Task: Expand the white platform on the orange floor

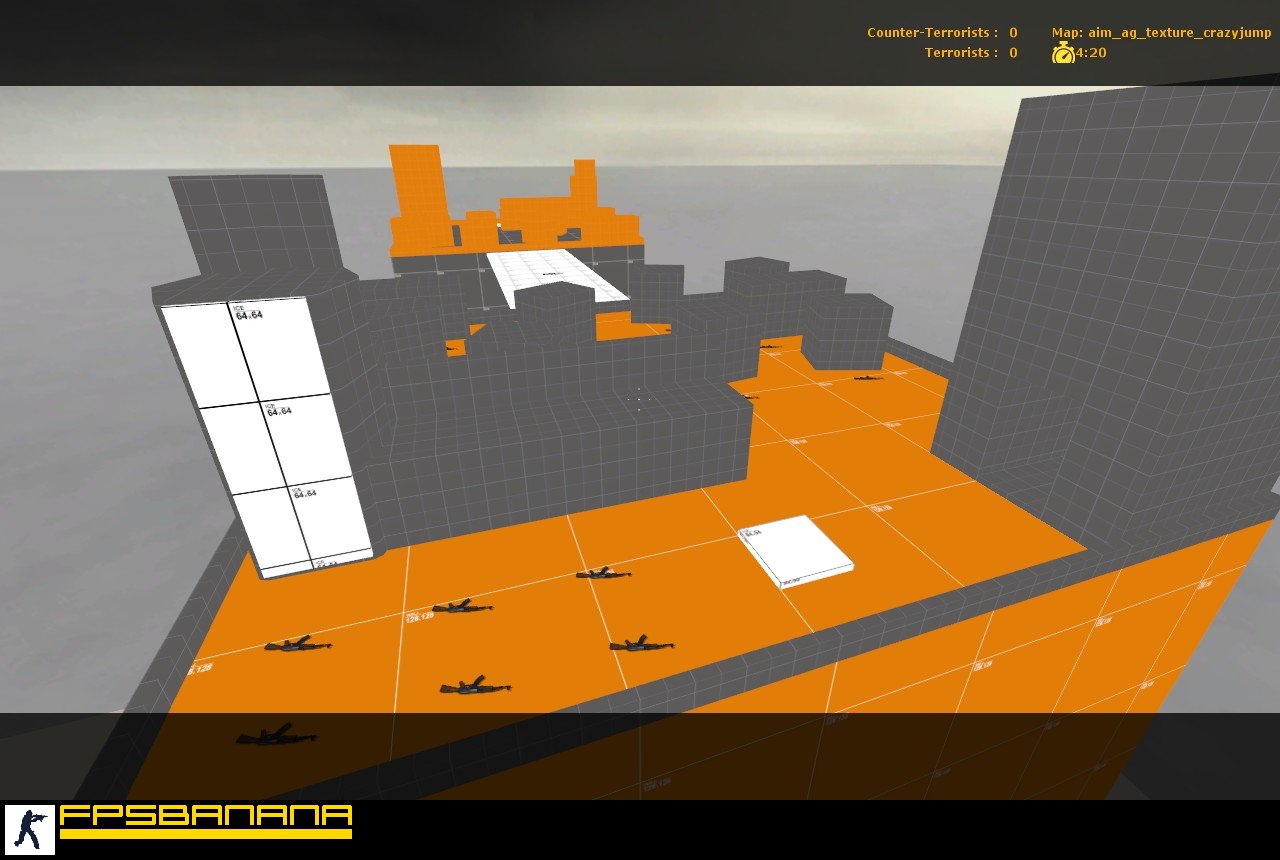Action: click(x=793, y=548)
